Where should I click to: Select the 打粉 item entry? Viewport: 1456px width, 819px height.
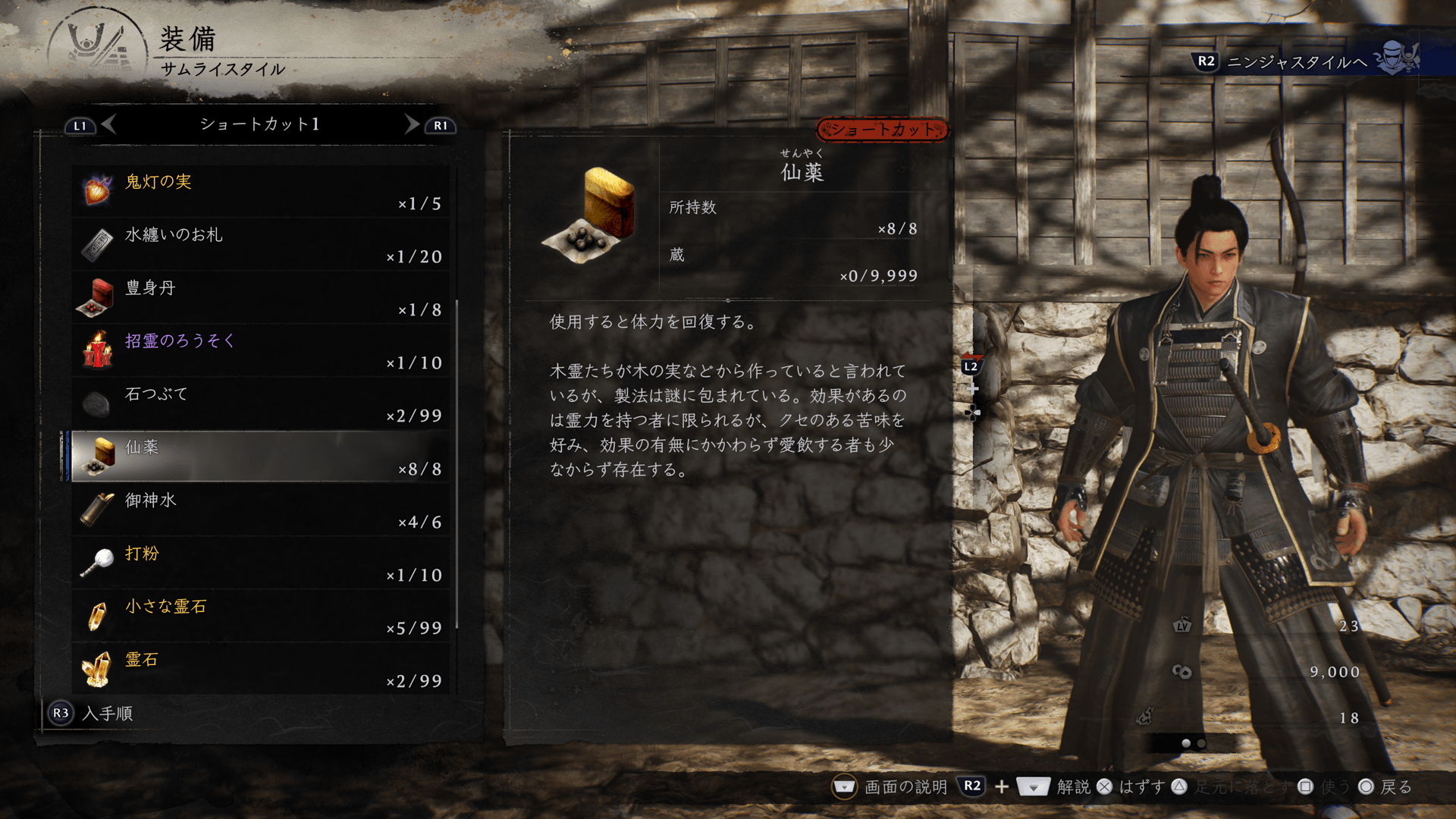pyautogui.click(x=262, y=563)
